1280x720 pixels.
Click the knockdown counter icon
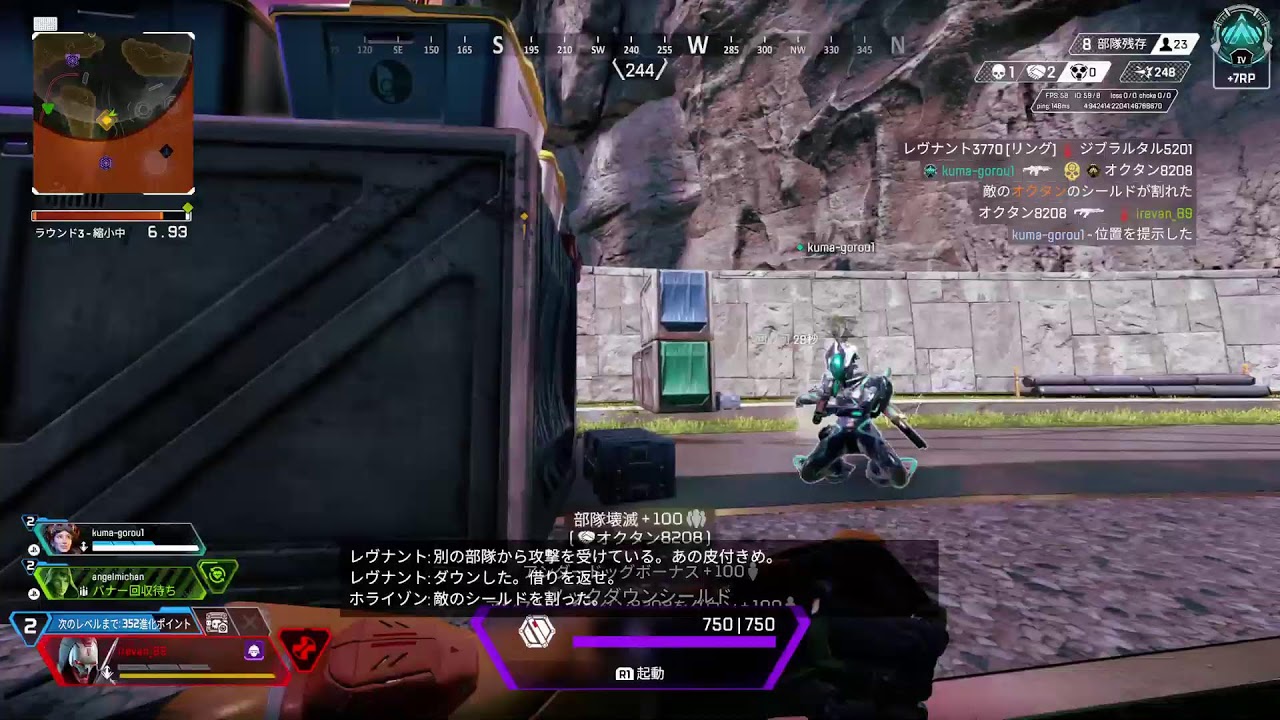(1080, 71)
